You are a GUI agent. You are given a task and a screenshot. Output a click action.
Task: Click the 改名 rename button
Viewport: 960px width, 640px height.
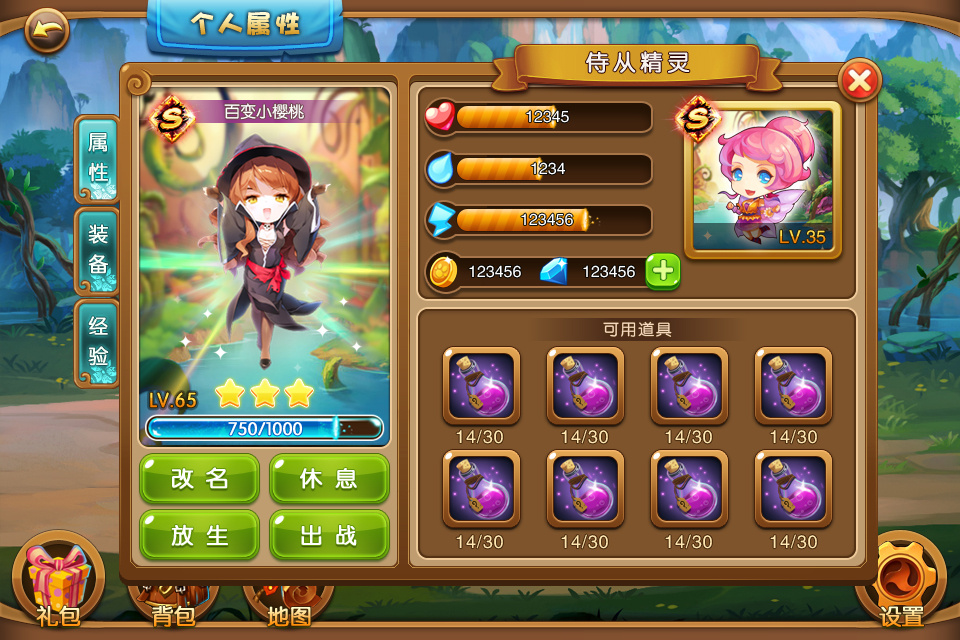(x=200, y=479)
